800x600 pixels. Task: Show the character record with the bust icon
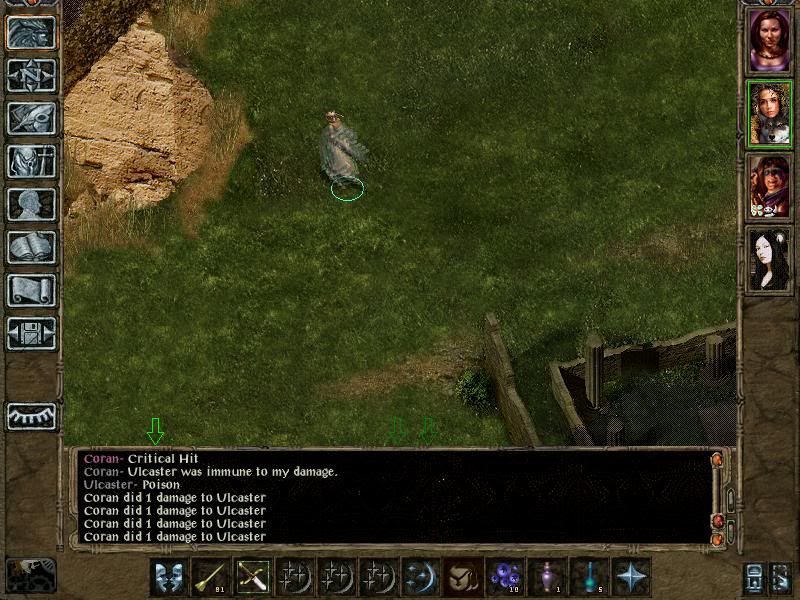click(31, 204)
